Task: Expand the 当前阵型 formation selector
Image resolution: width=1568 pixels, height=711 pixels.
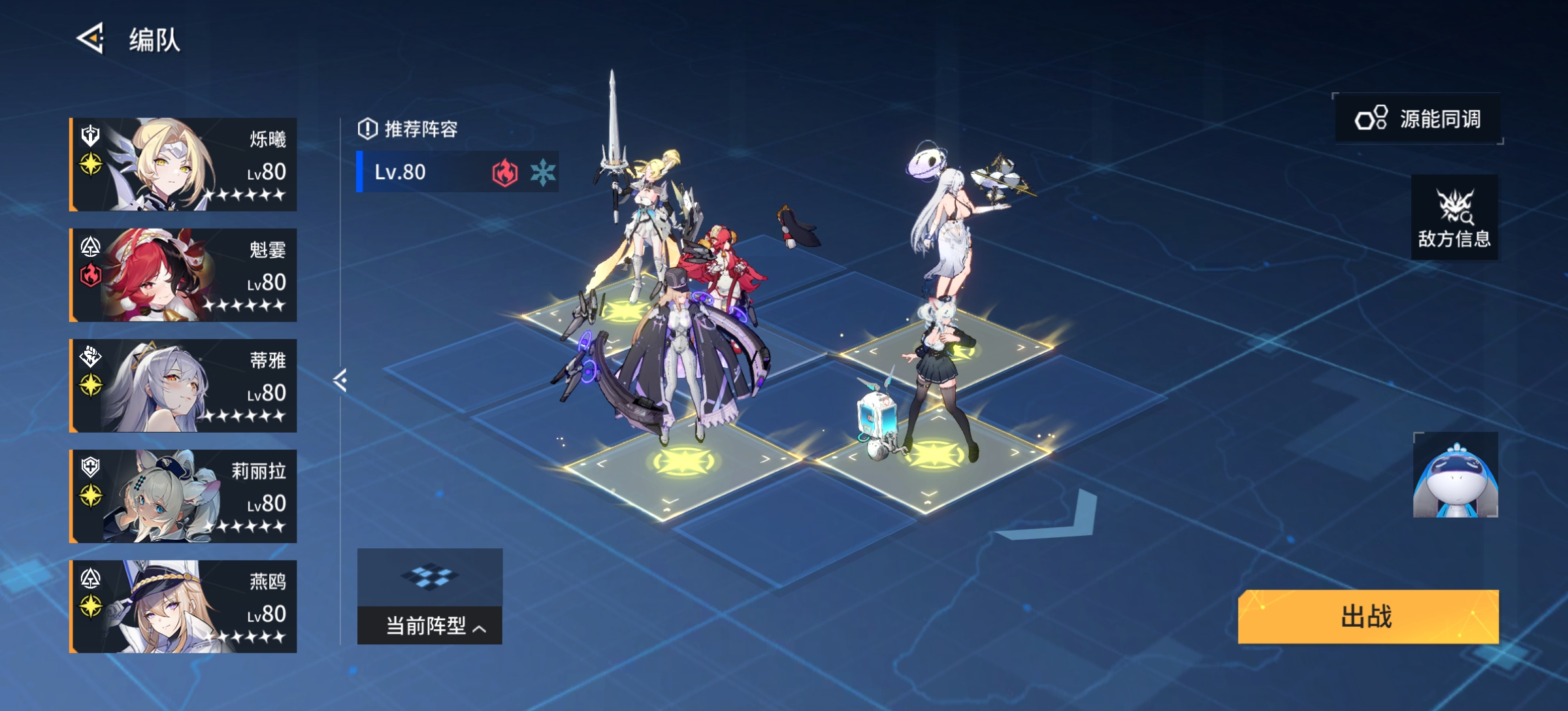Action: [x=430, y=625]
